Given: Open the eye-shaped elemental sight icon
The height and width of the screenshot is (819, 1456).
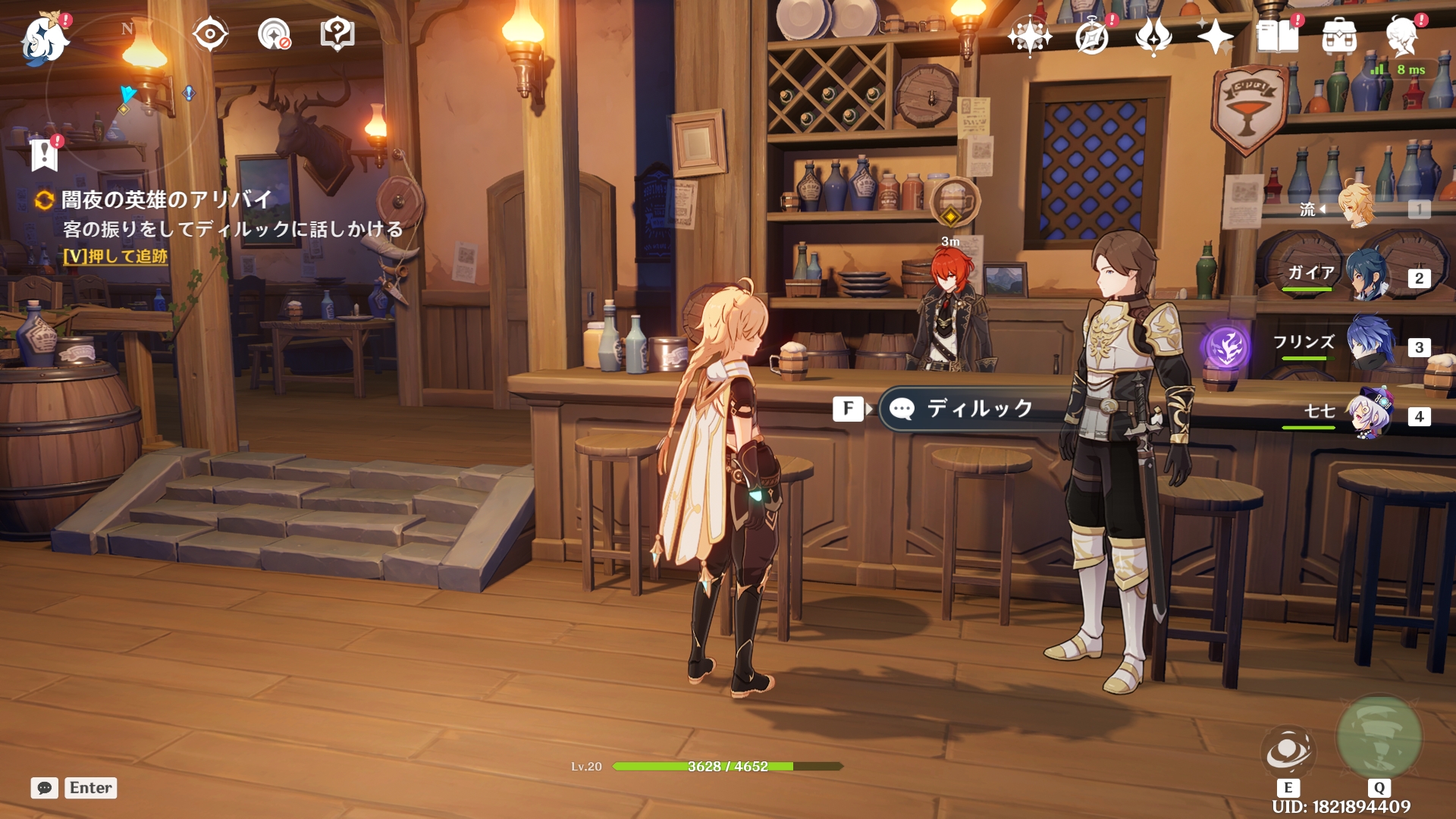Looking at the screenshot, I should click(x=210, y=34).
